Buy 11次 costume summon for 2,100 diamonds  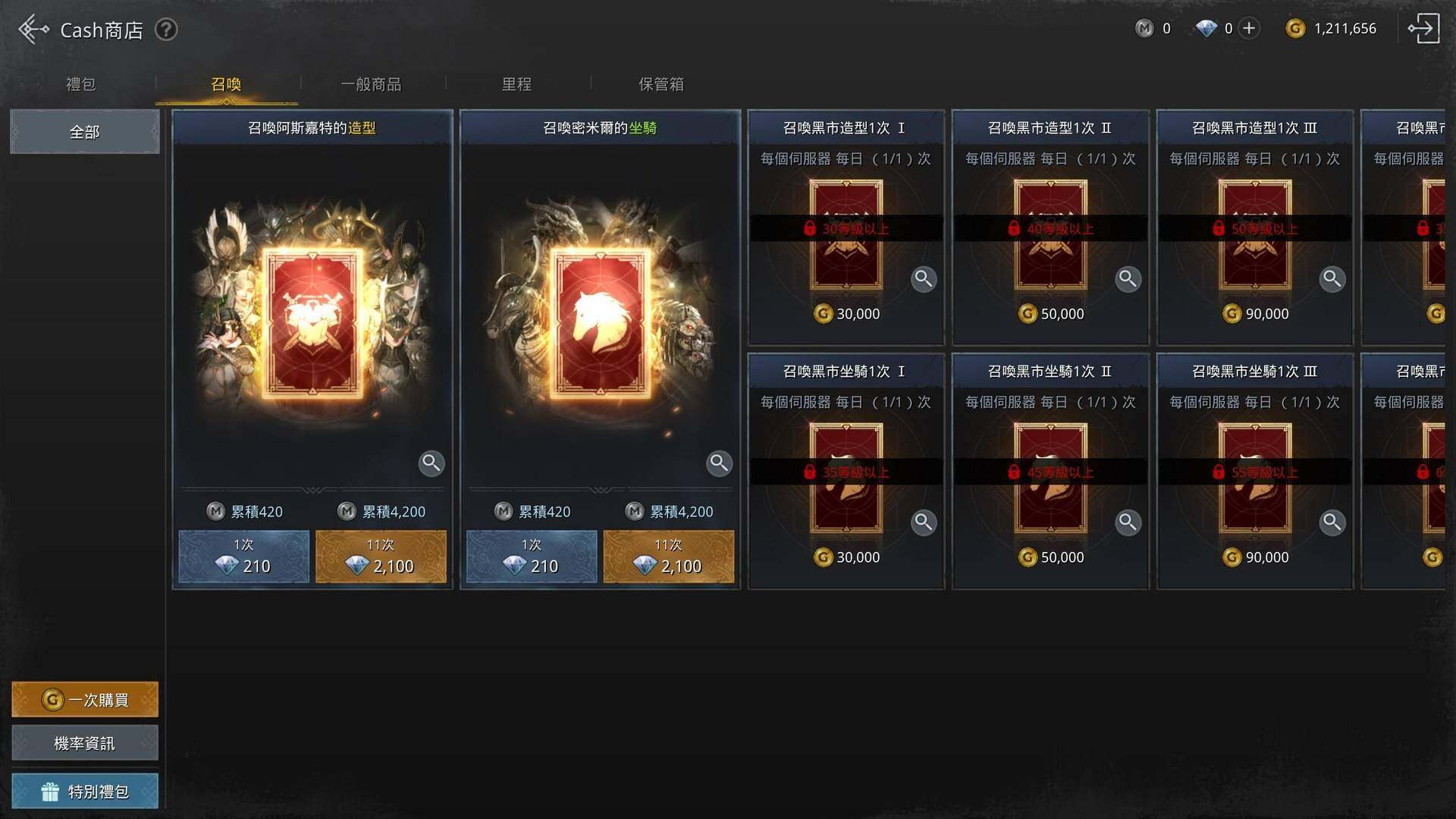[x=381, y=557]
